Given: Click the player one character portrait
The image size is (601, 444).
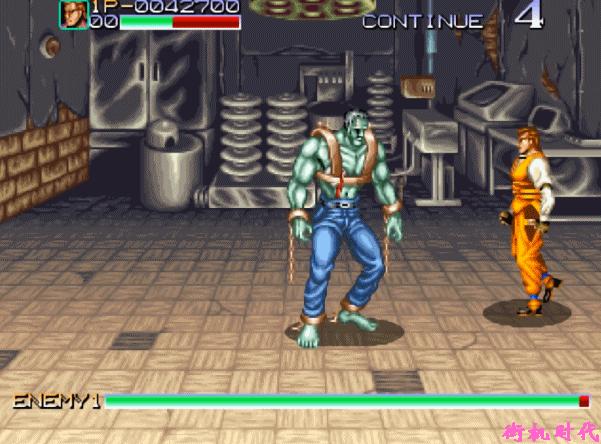Looking at the screenshot, I should [73, 14].
